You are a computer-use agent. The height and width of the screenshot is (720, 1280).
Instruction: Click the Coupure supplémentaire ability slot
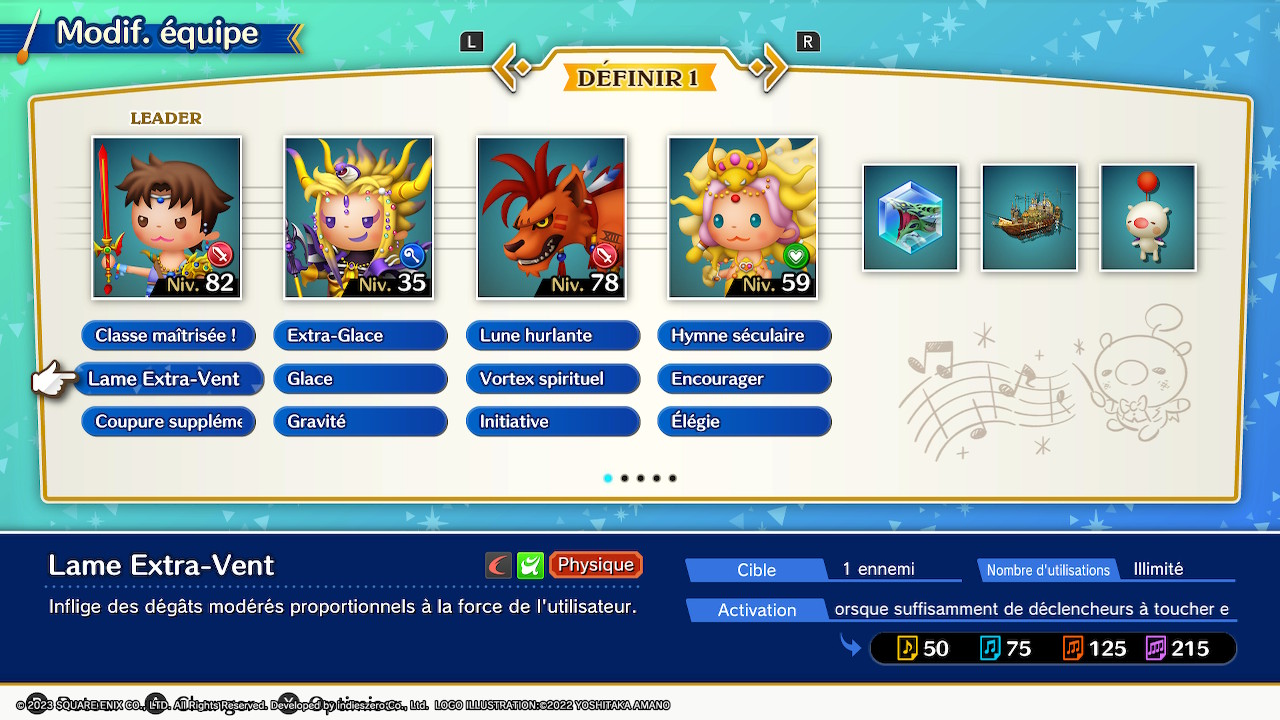pos(168,422)
